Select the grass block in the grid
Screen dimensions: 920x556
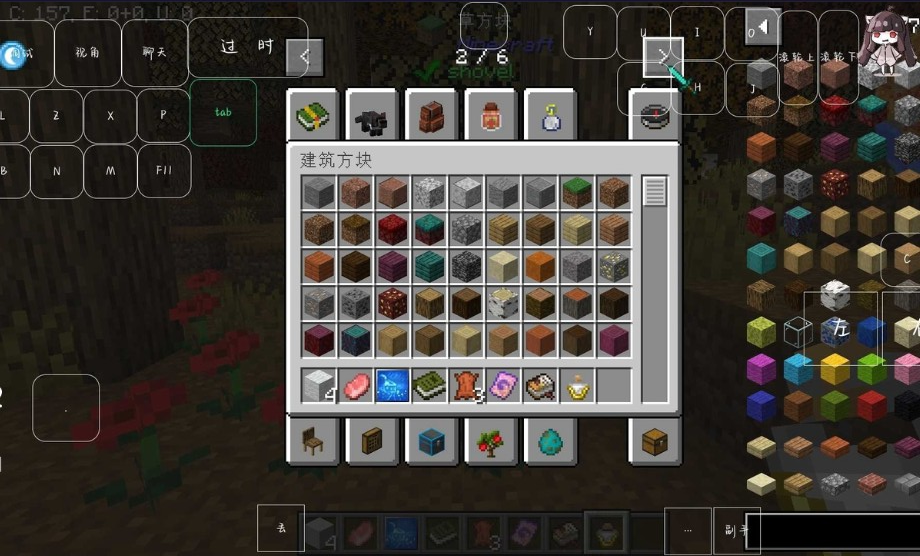[x=576, y=193]
